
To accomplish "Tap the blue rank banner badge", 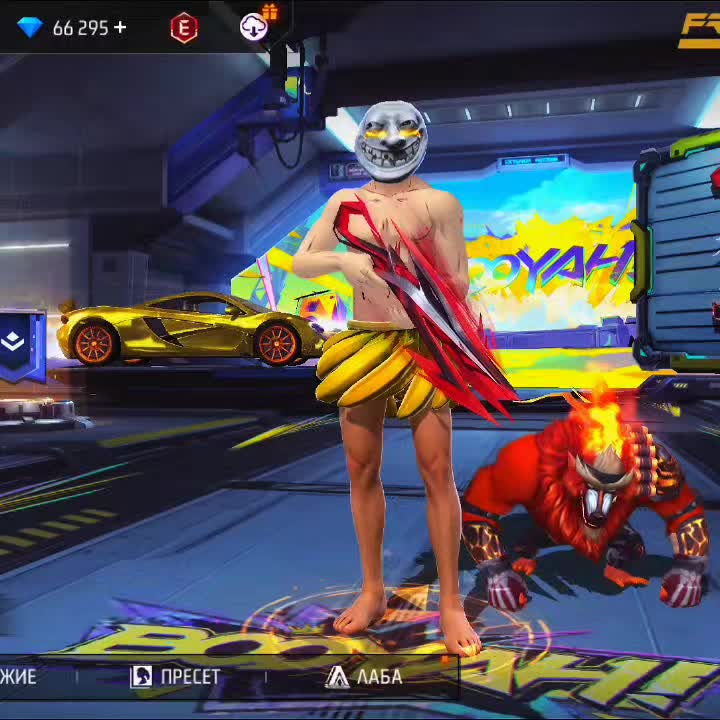I will [22, 345].
